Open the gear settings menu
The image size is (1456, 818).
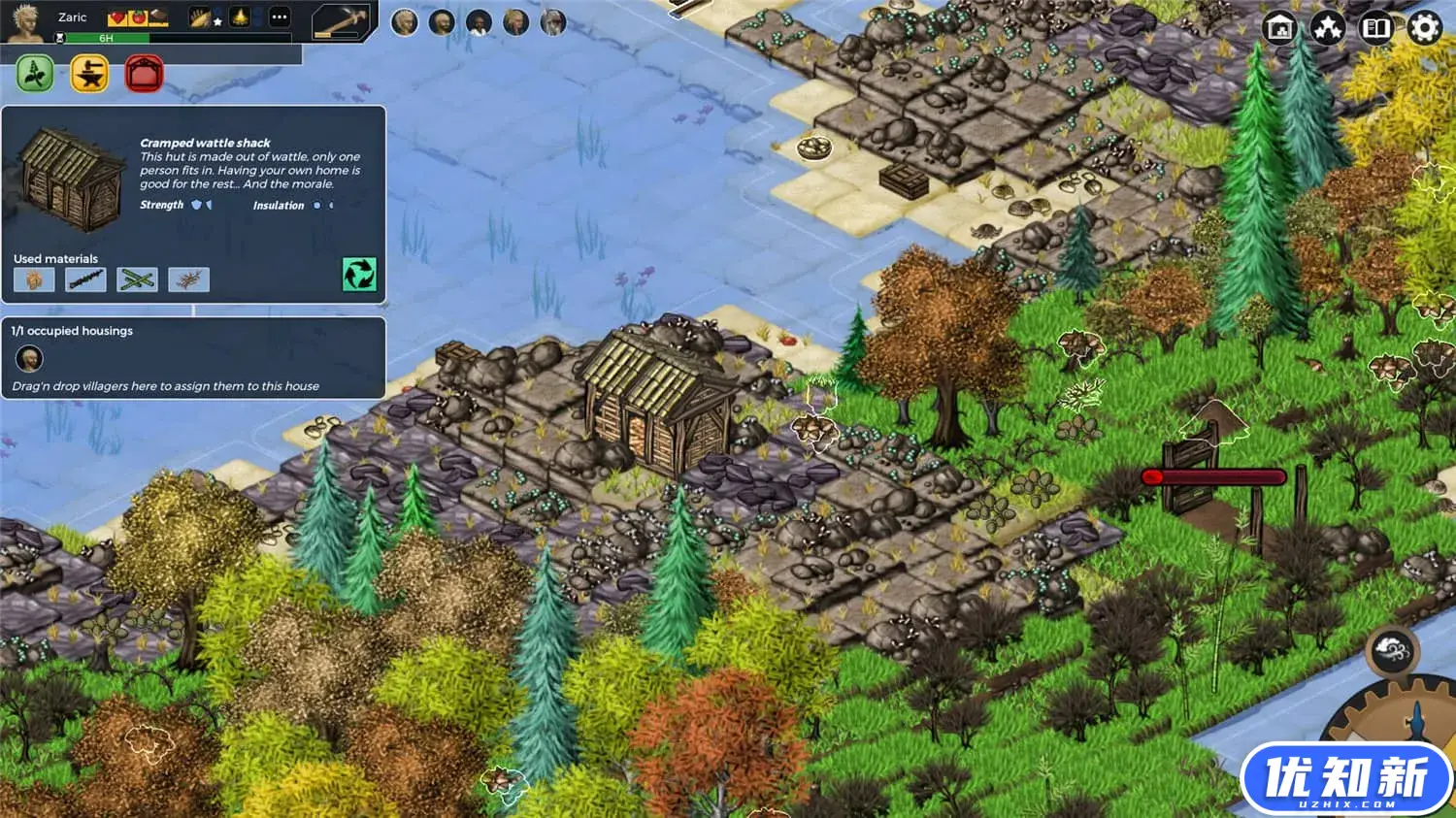tap(1424, 28)
